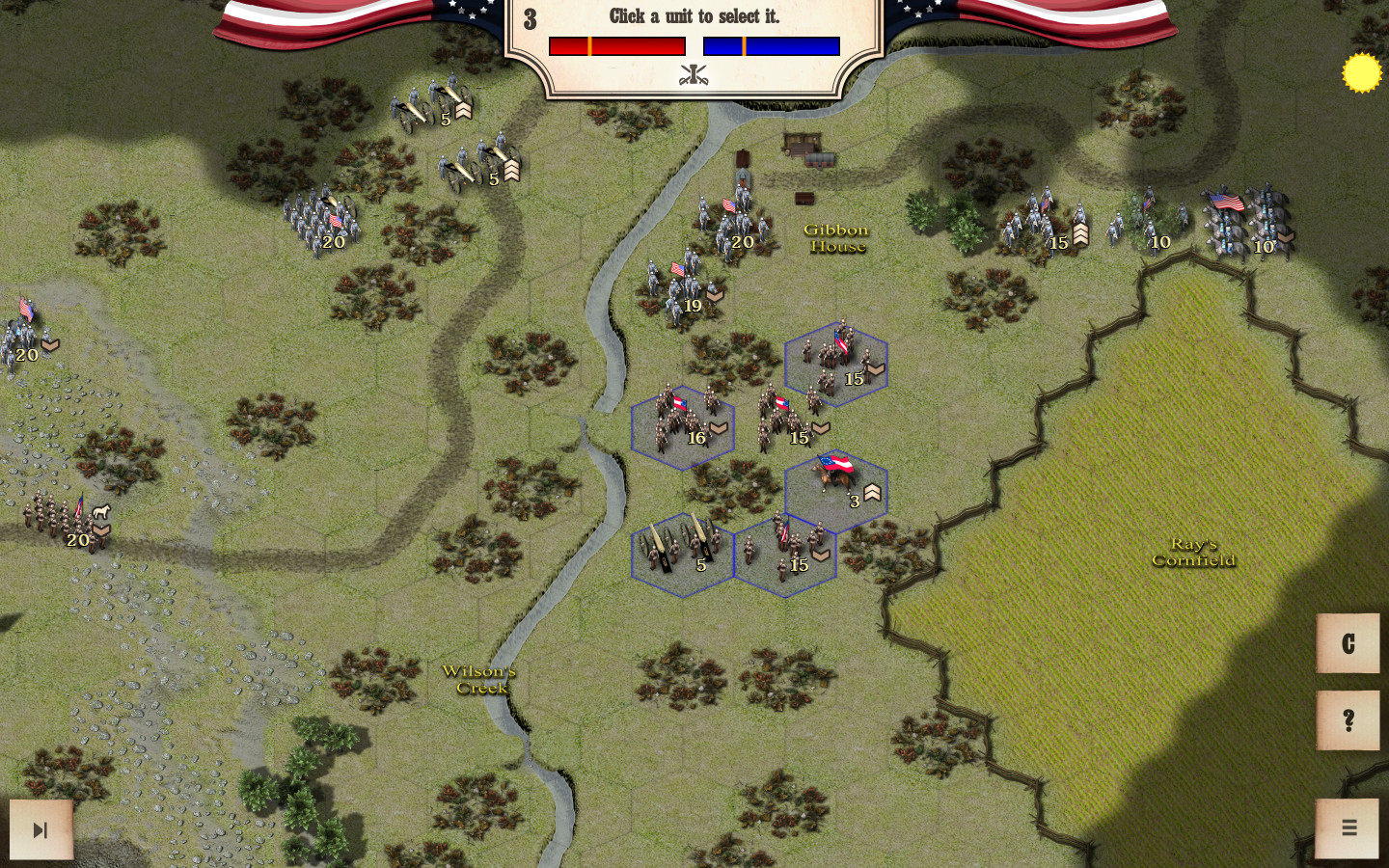Click the turn counter showing 3
The width and height of the screenshot is (1389, 868).
click(529, 17)
